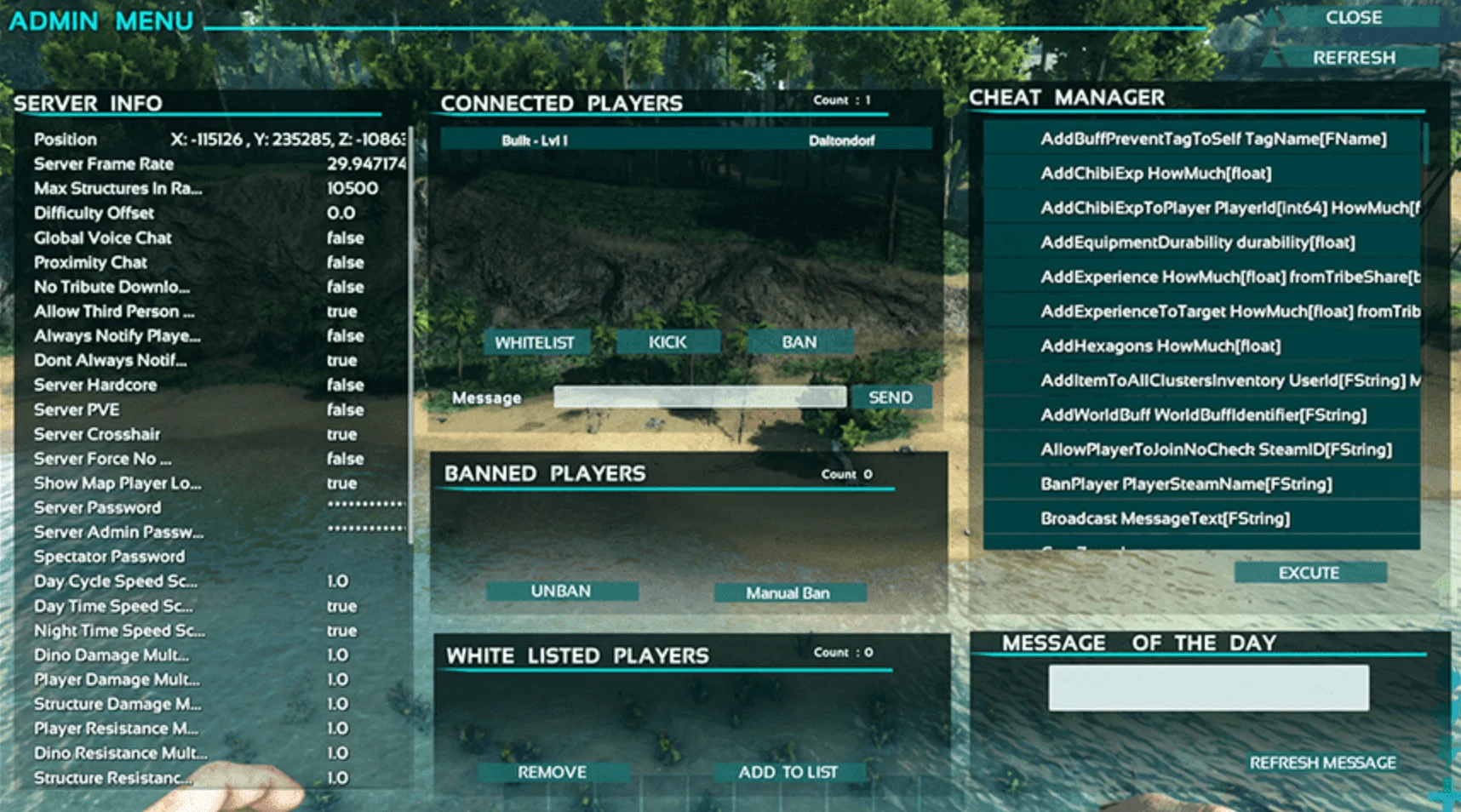Open the Manual Ban option
1461x812 pixels.
pyautogui.click(x=790, y=592)
